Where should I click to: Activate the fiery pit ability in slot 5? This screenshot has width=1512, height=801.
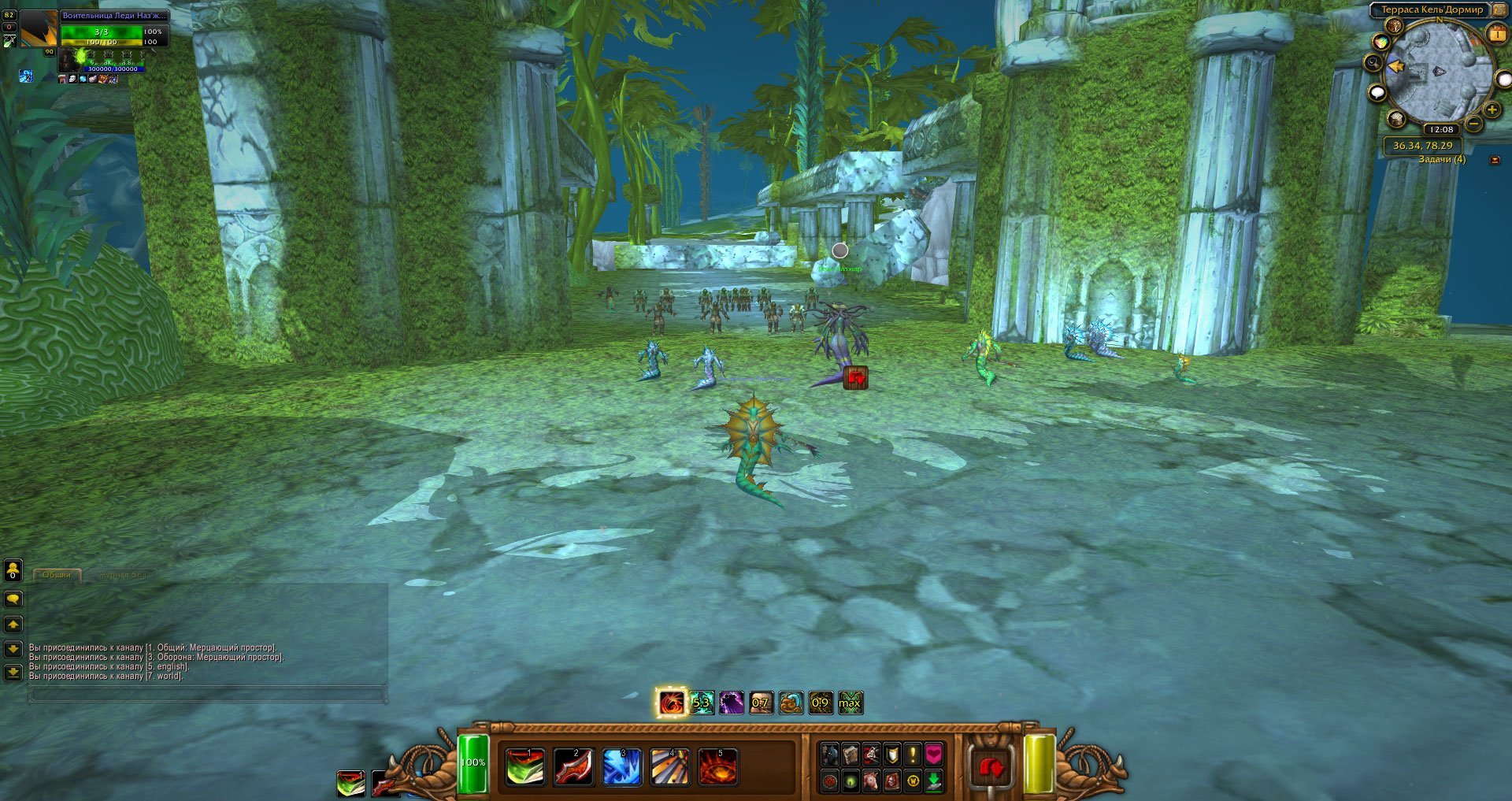717,767
